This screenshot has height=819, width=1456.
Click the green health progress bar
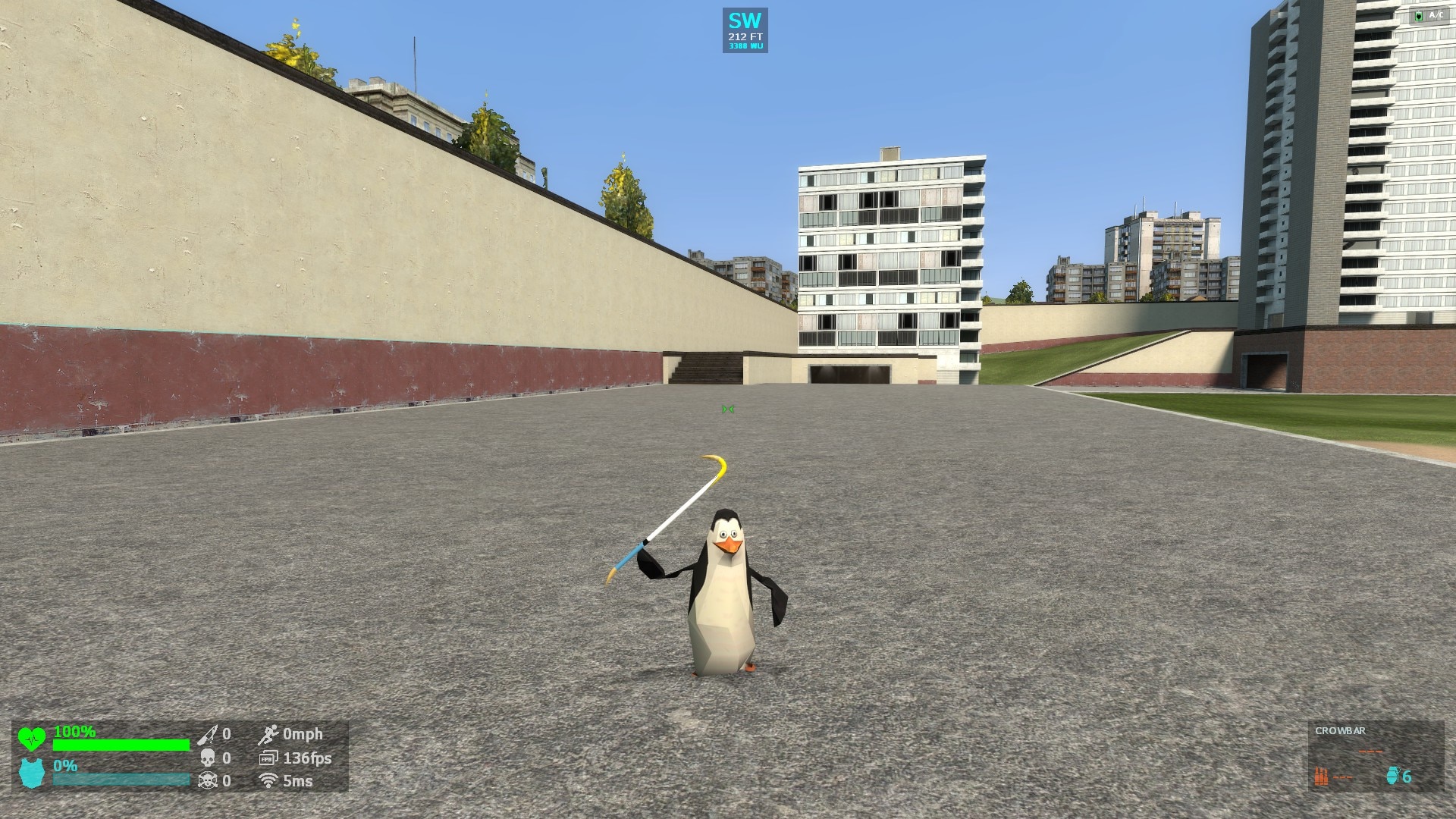coord(121,743)
